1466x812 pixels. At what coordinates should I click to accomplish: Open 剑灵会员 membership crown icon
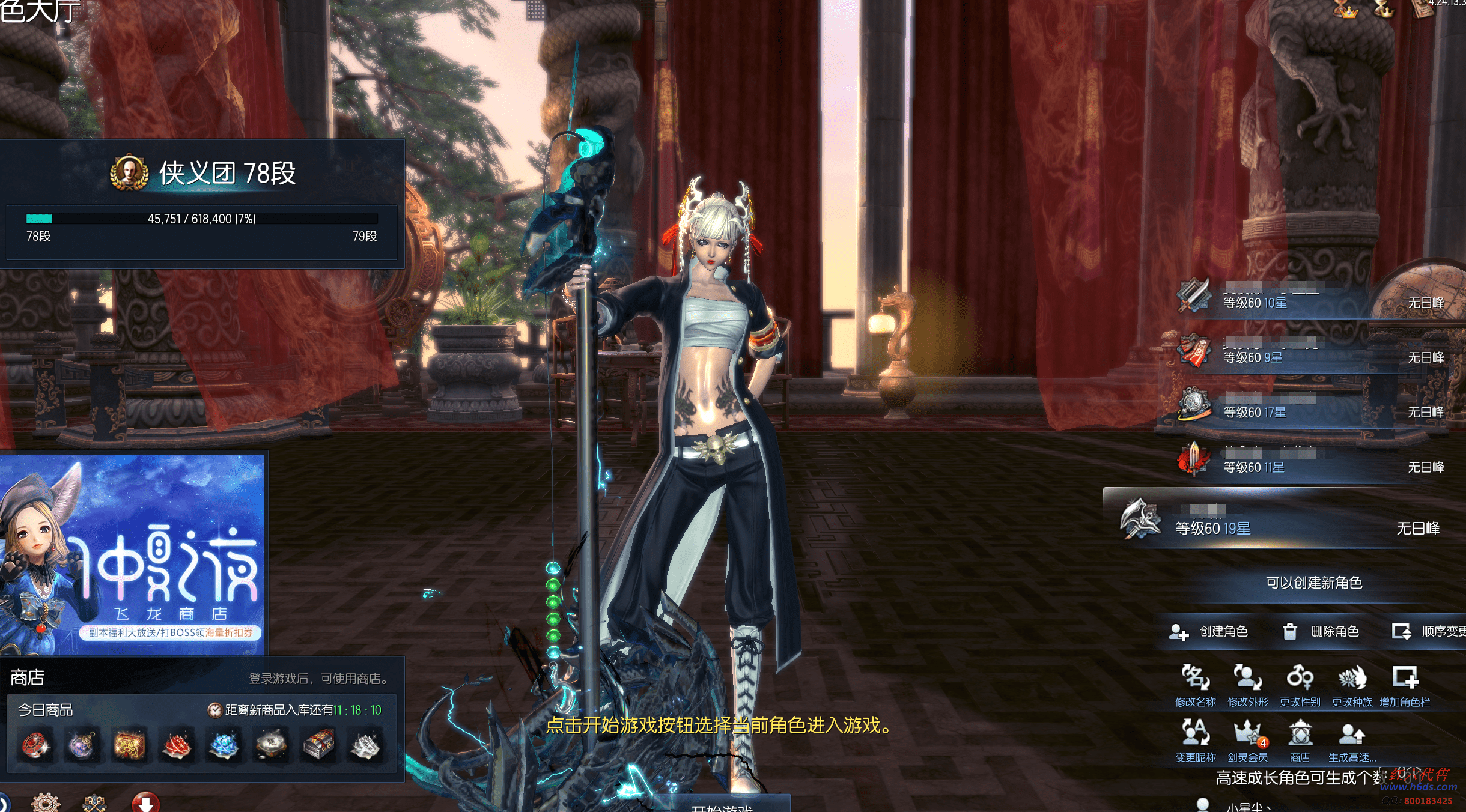[x=1247, y=740]
